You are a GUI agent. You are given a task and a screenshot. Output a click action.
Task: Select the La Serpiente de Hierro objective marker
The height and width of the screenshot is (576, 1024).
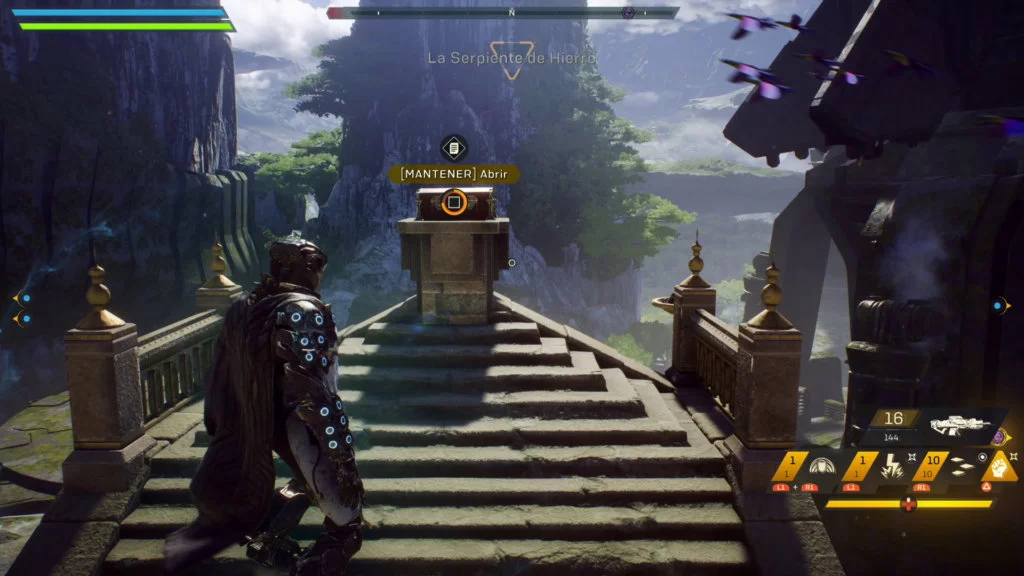coord(511,60)
